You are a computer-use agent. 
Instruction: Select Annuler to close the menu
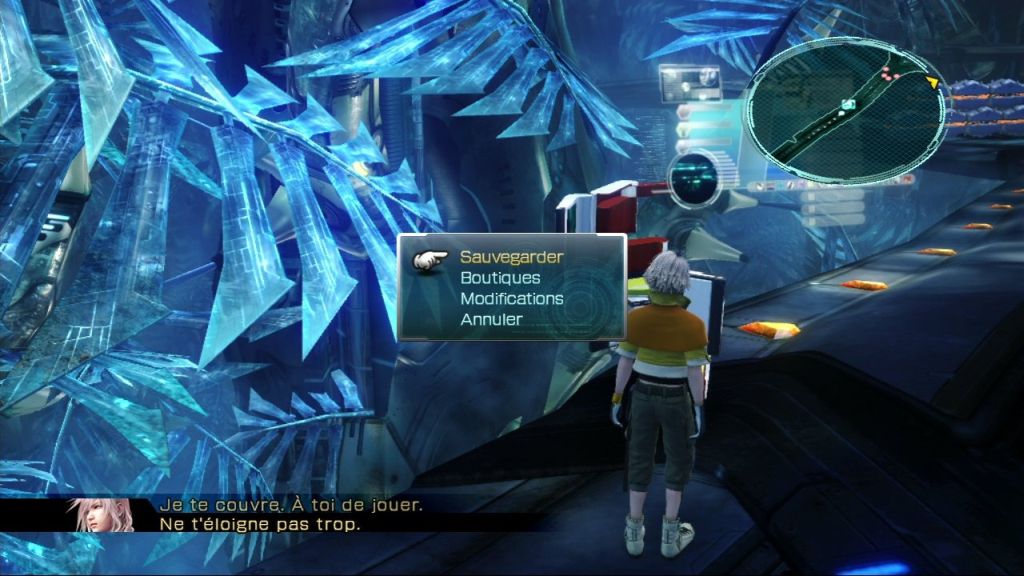click(x=491, y=320)
